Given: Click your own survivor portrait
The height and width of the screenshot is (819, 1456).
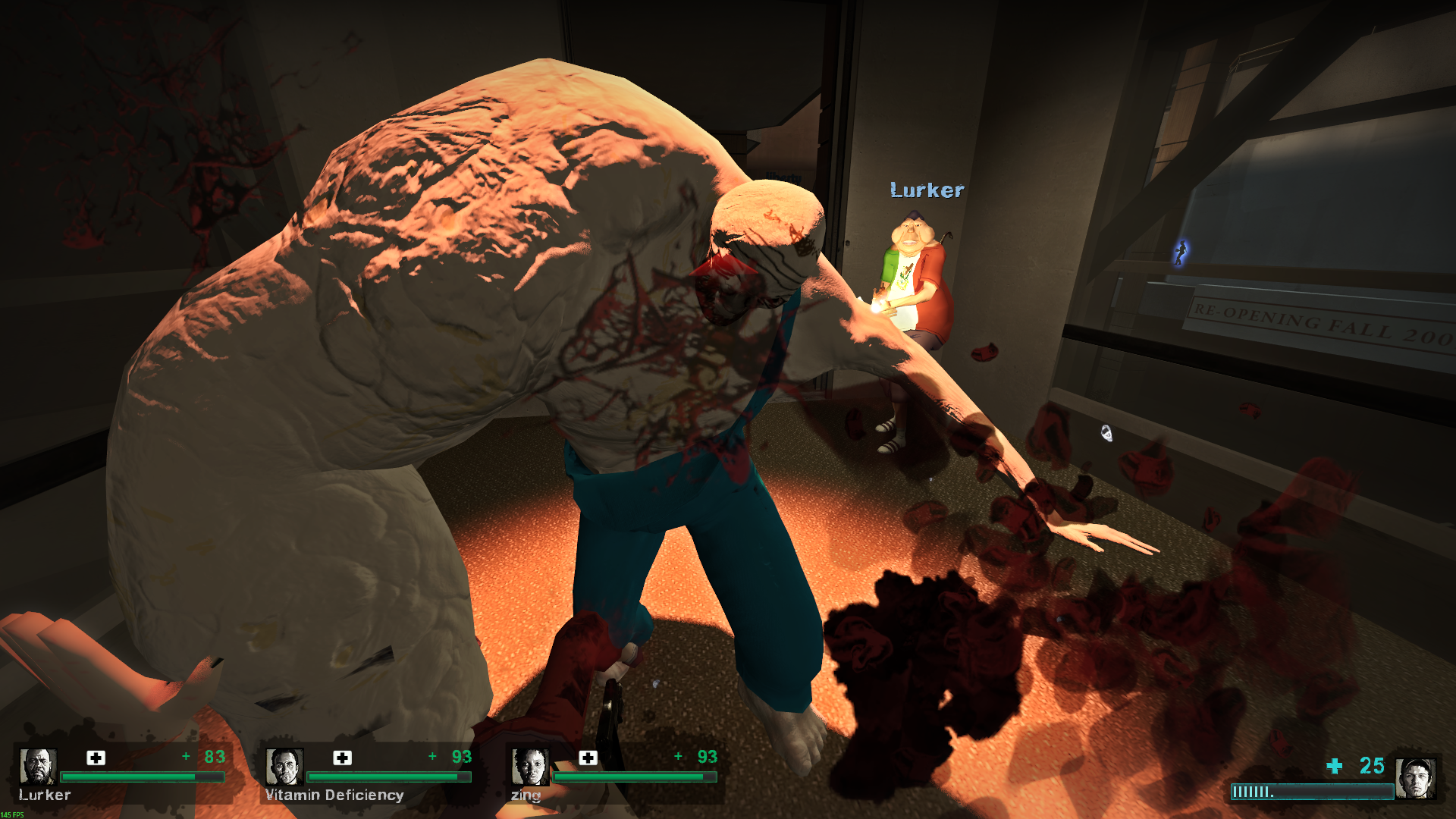Looking at the screenshot, I should click(1416, 778).
